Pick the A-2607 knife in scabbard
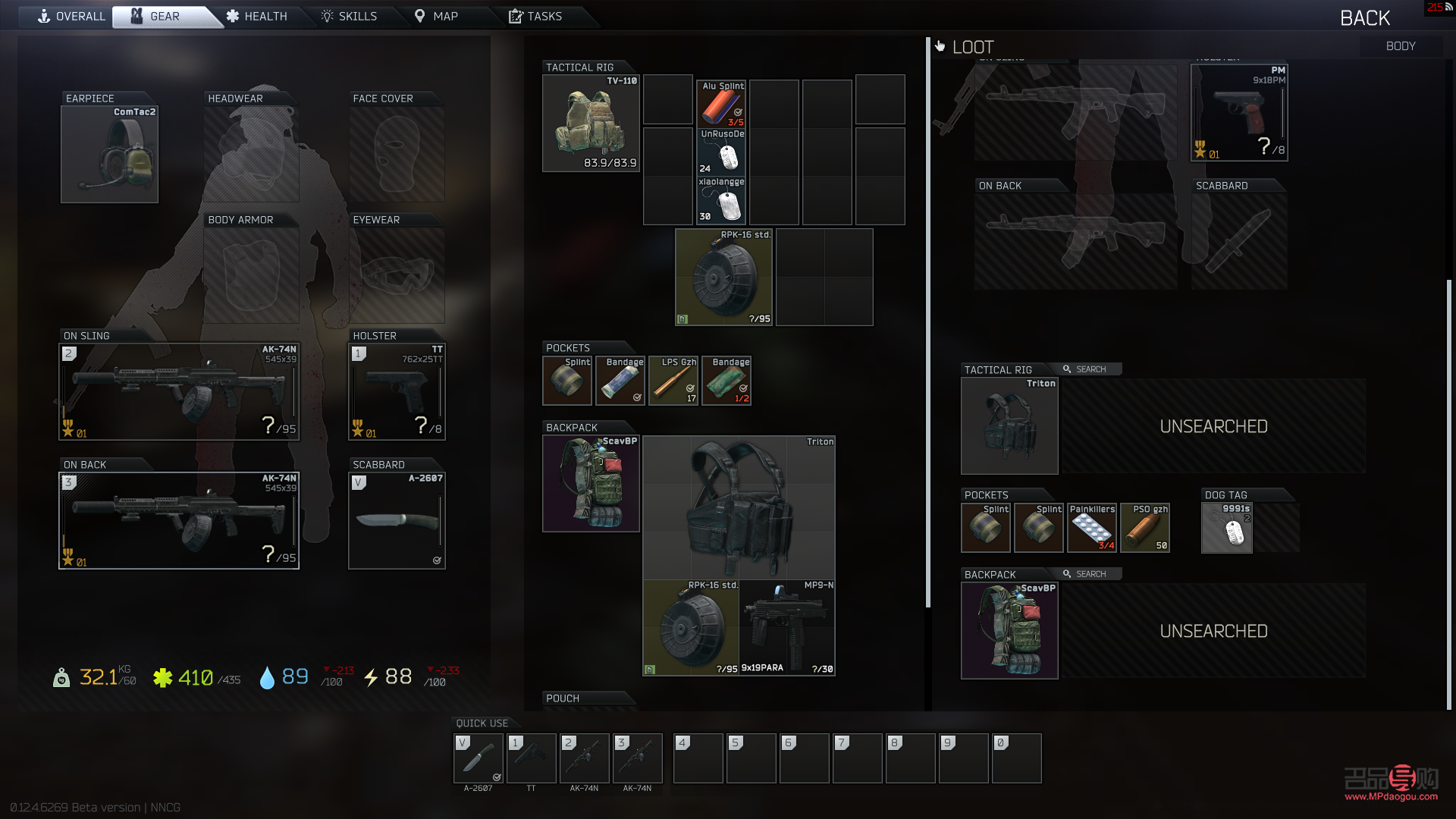This screenshot has width=1456, height=819. coord(397,520)
